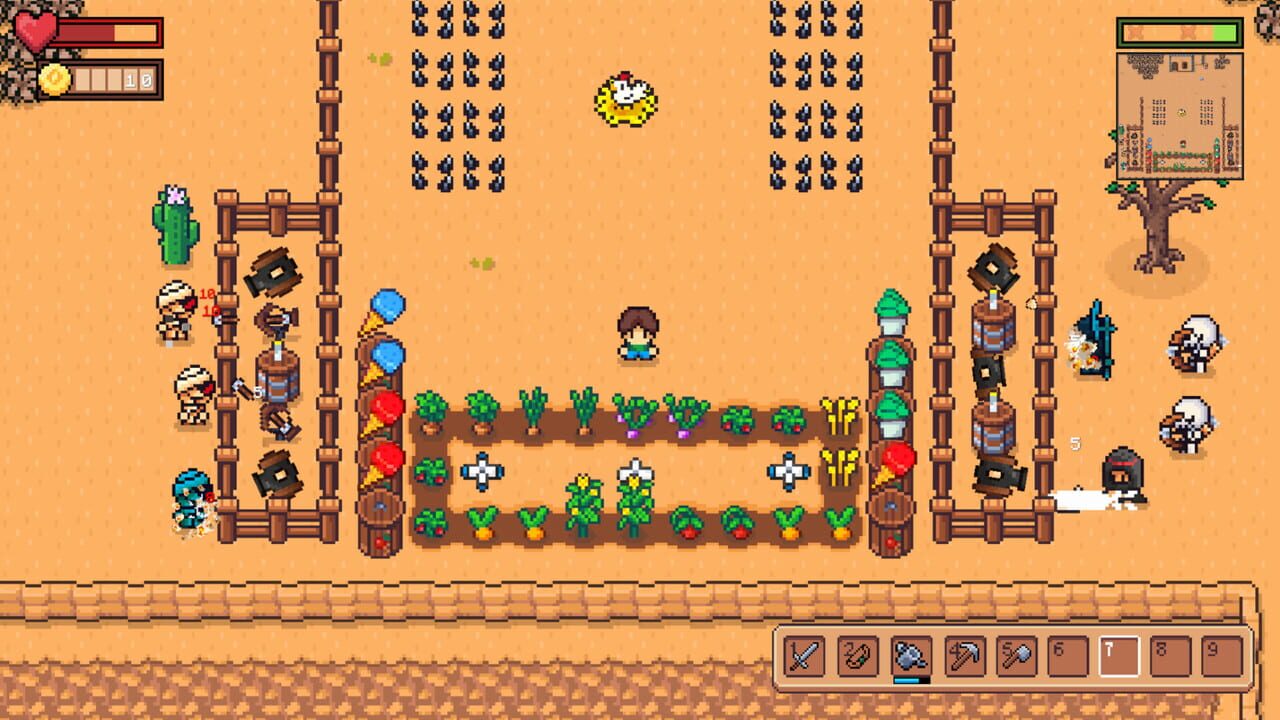The width and height of the screenshot is (1280, 720).
Task: Select the highlighted hotbar slot 7
Action: 1118,658
